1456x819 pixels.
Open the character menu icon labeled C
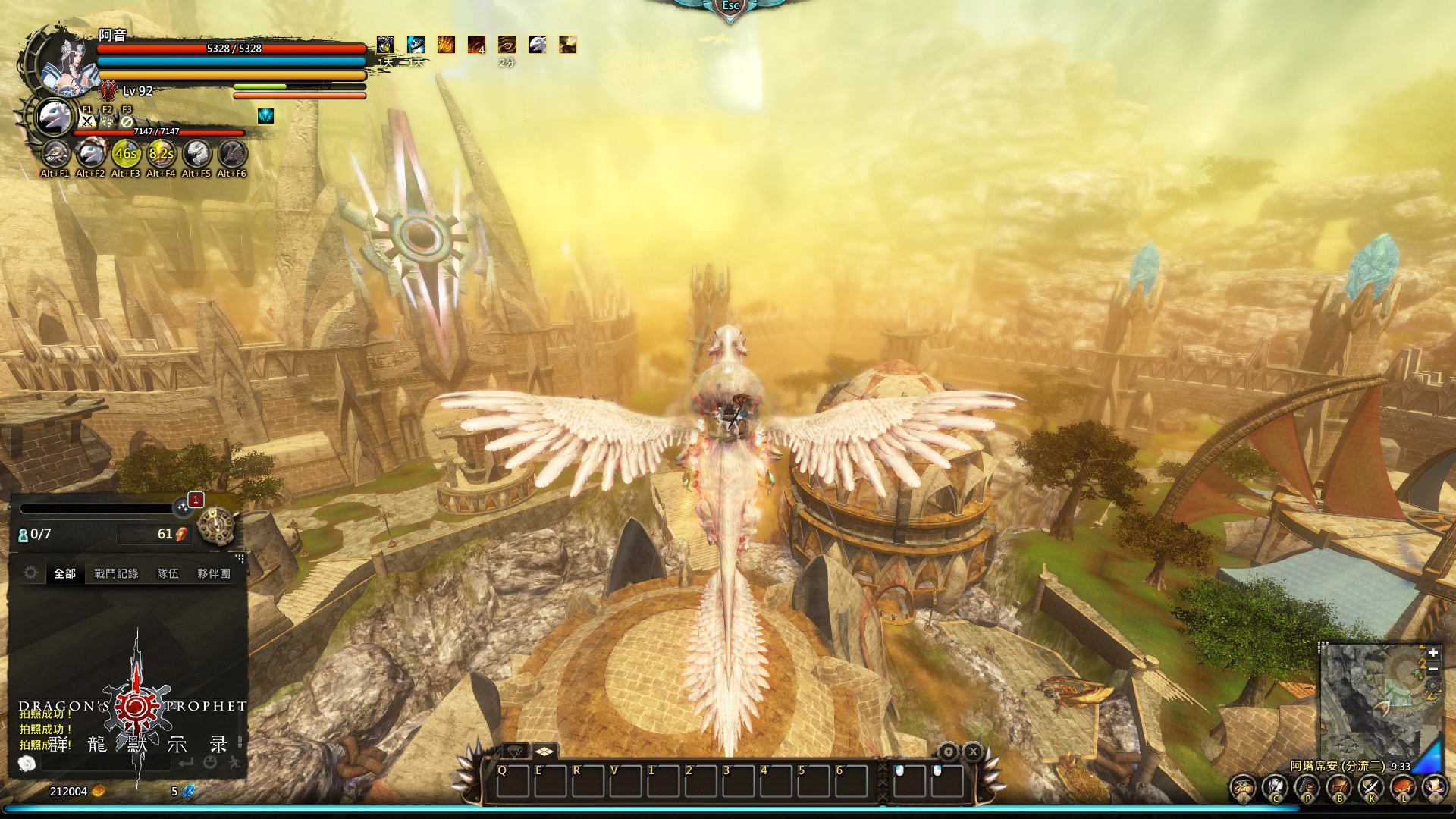pyautogui.click(x=1275, y=787)
